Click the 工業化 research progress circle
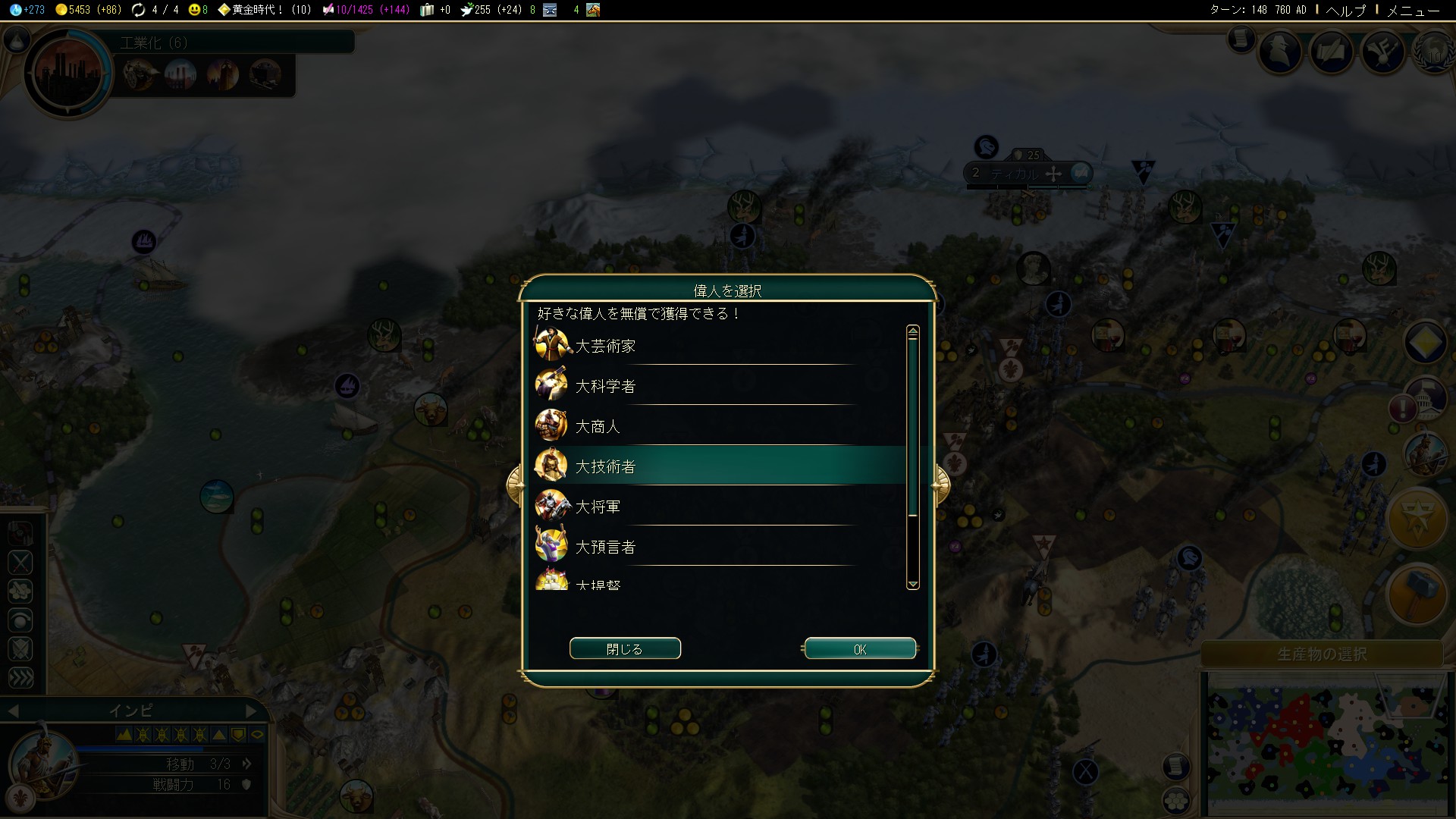Viewport: 1456px width, 819px height. pyautogui.click(x=68, y=74)
